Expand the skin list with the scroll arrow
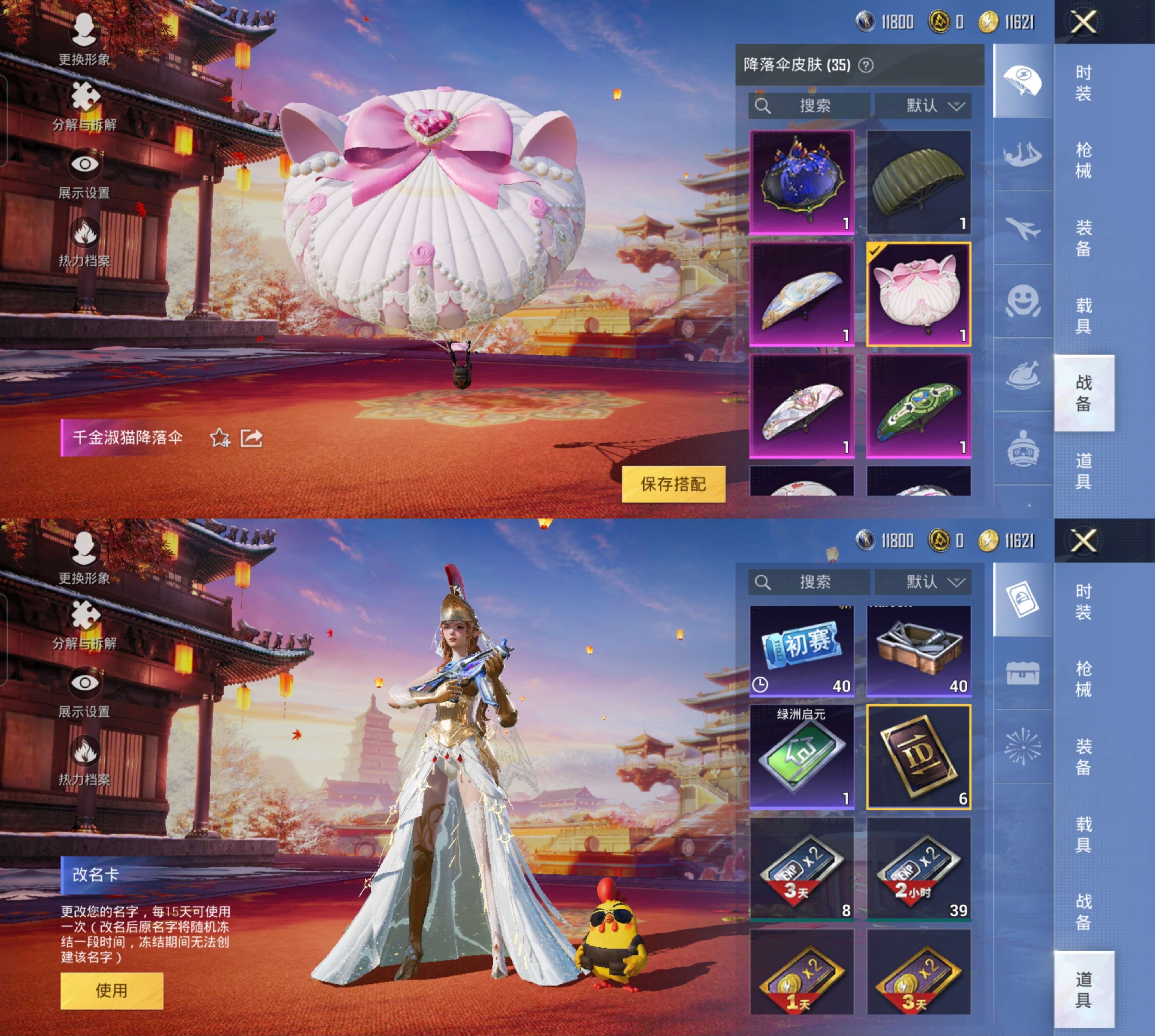The height and width of the screenshot is (1036, 1155). (1029, 503)
